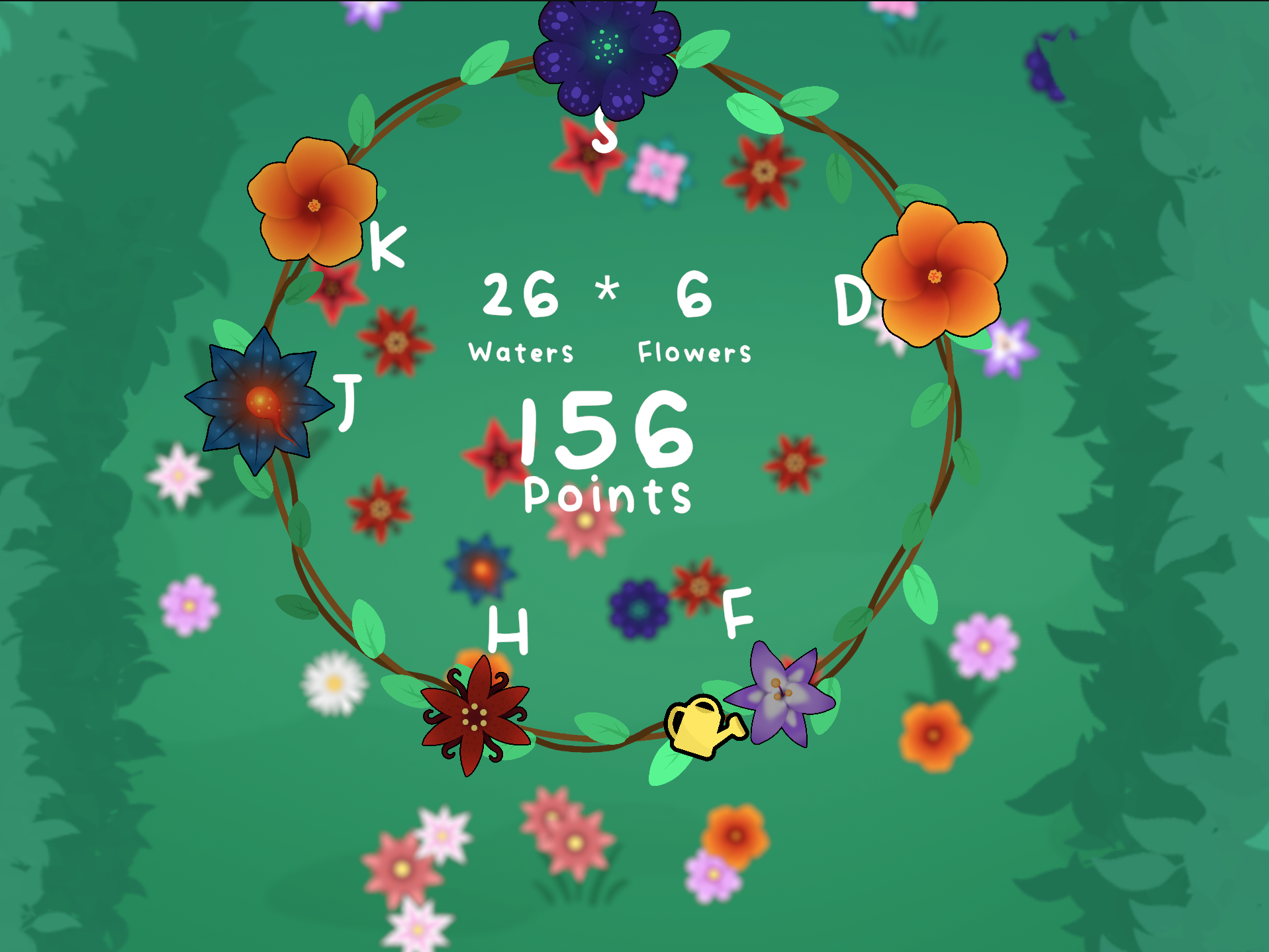Select the letter S above the purple flower
The image size is (1269, 952).
point(605,132)
